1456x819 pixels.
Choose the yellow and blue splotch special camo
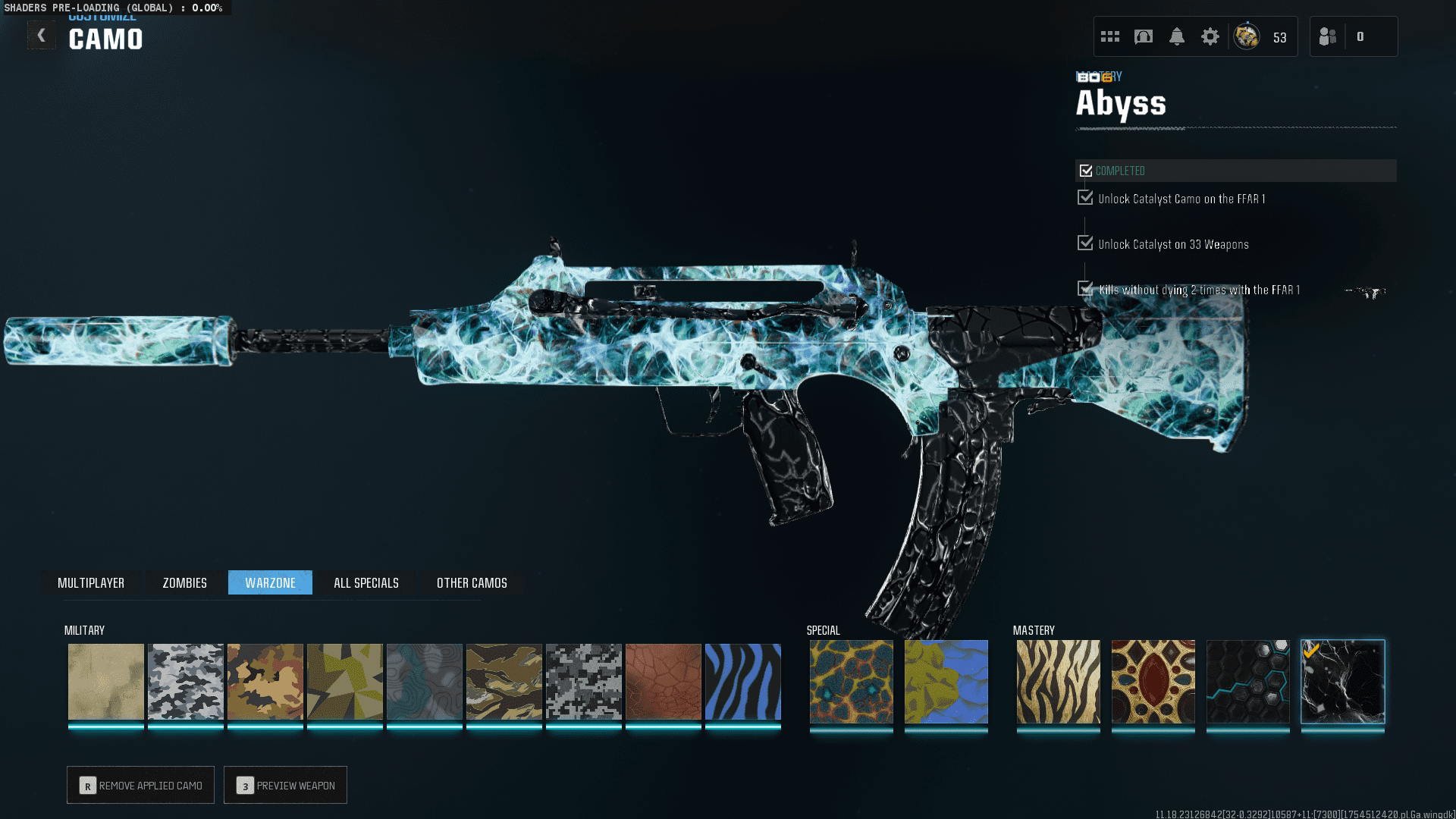pyautogui.click(x=946, y=681)
